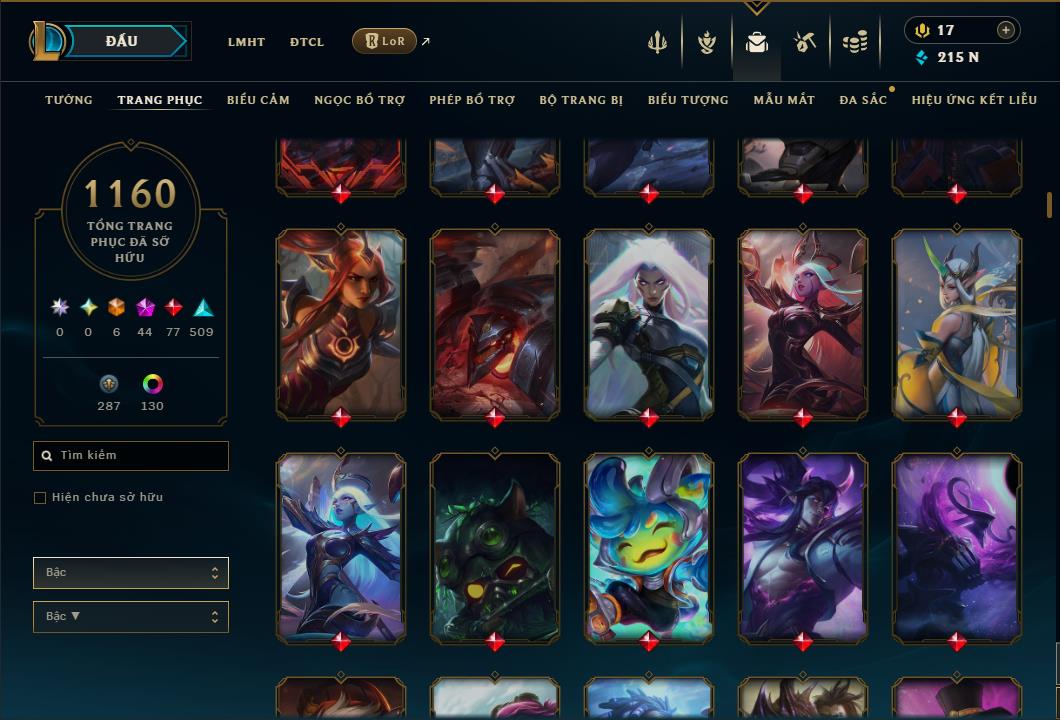The height and width of the screenshot is (720, 1060).
Task: Click the Tìm kiếm search field
Action: [x=131, y=456]
